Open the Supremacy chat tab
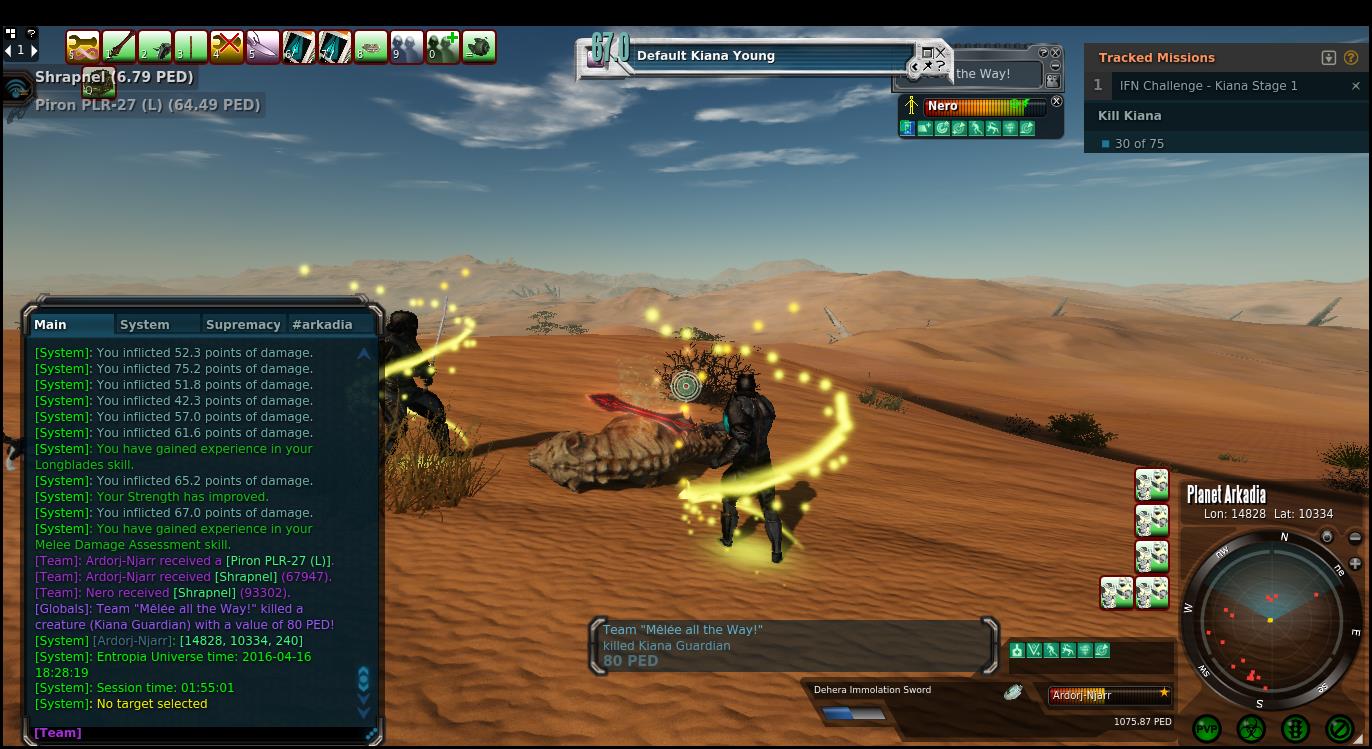This screenshot has height=749, width=1372. click(243, 324)
